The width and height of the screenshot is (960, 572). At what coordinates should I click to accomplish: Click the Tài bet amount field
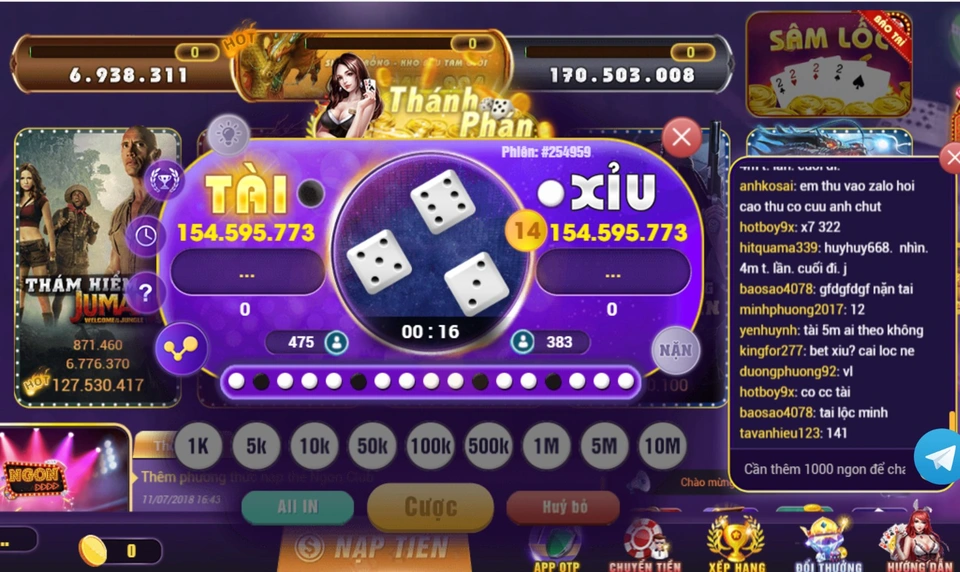(x=246, y=272)
